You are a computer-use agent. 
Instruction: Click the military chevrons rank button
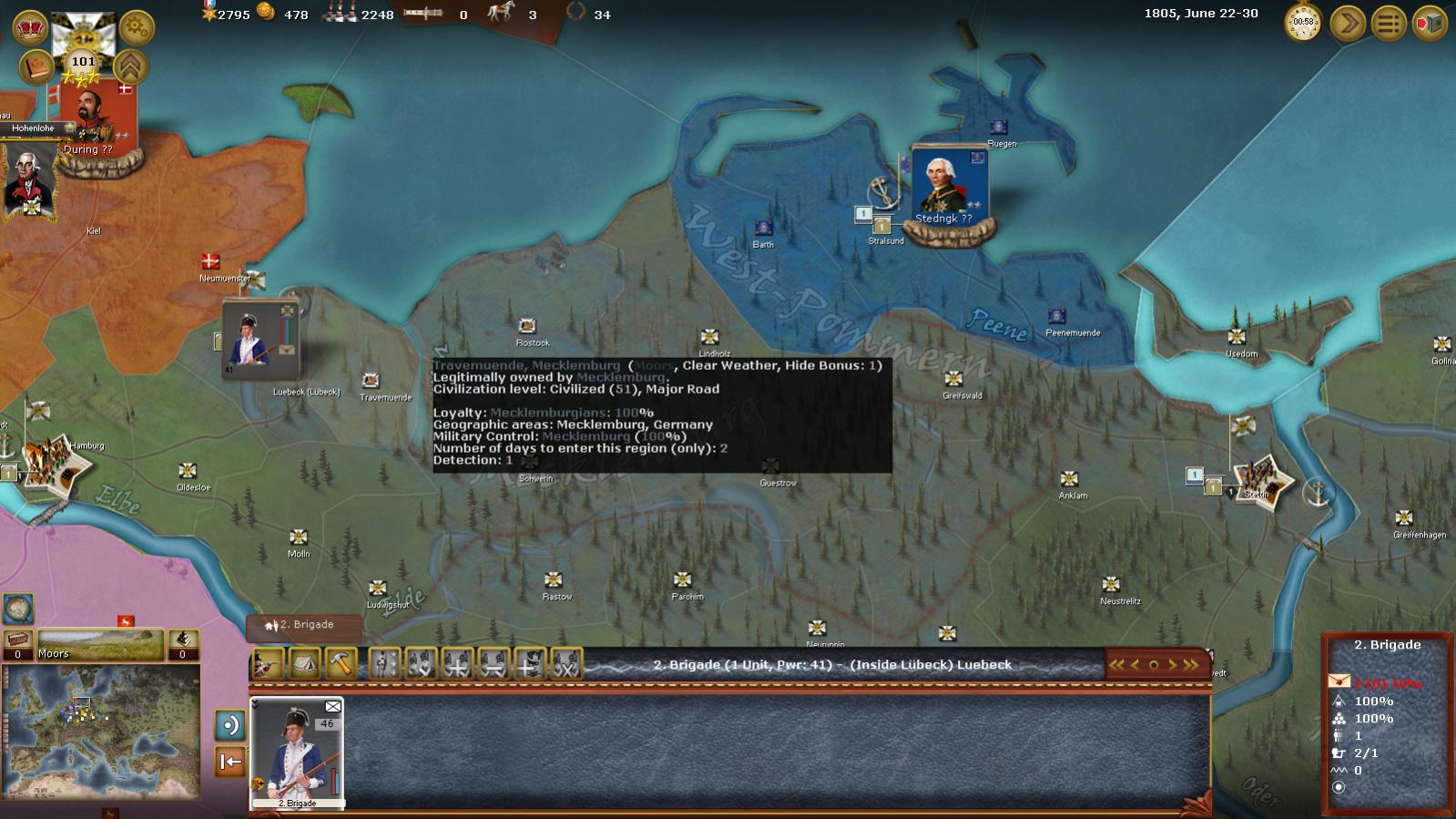point(131,67)
